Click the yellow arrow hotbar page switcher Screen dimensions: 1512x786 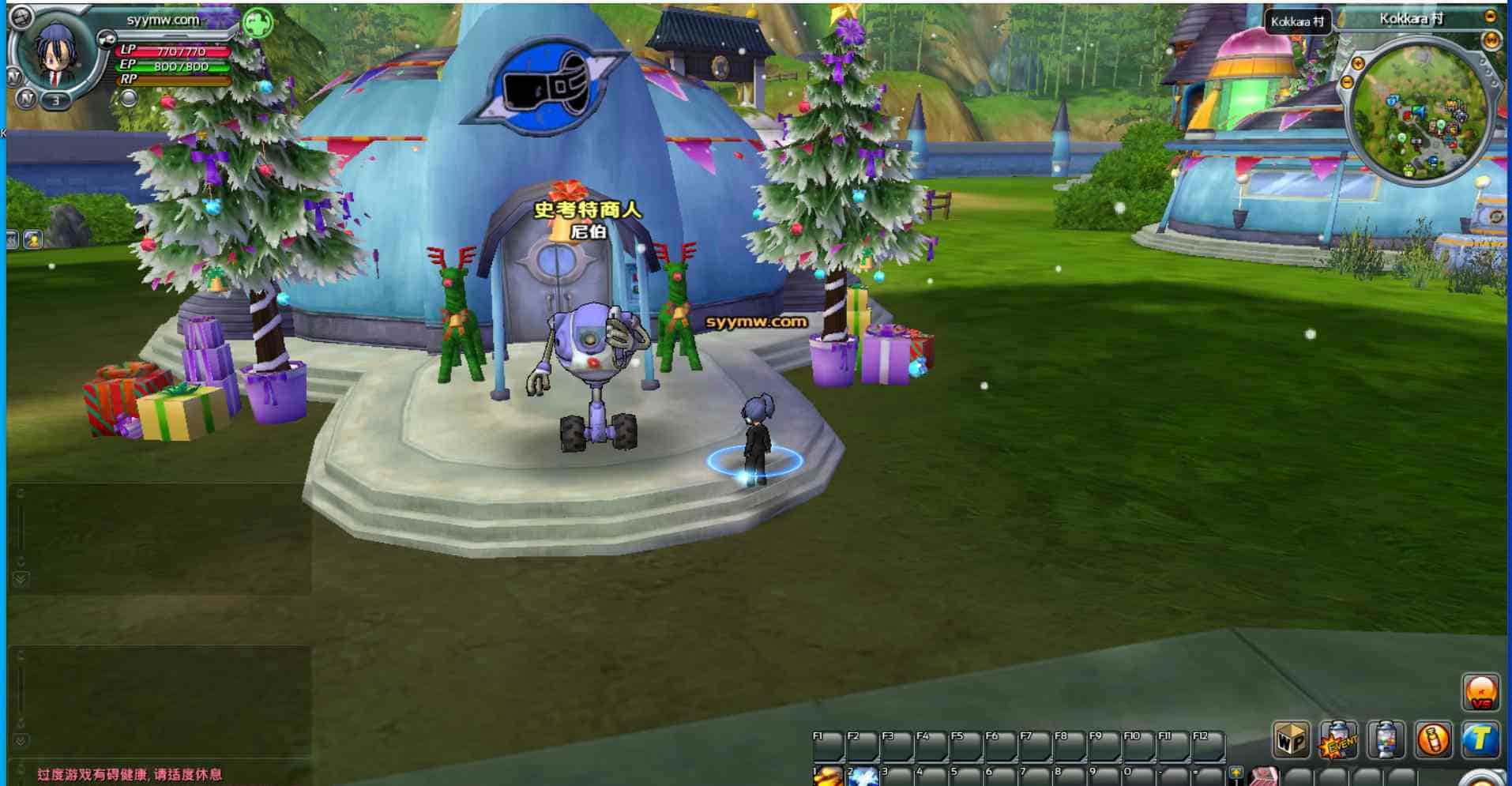[1236, 773]
